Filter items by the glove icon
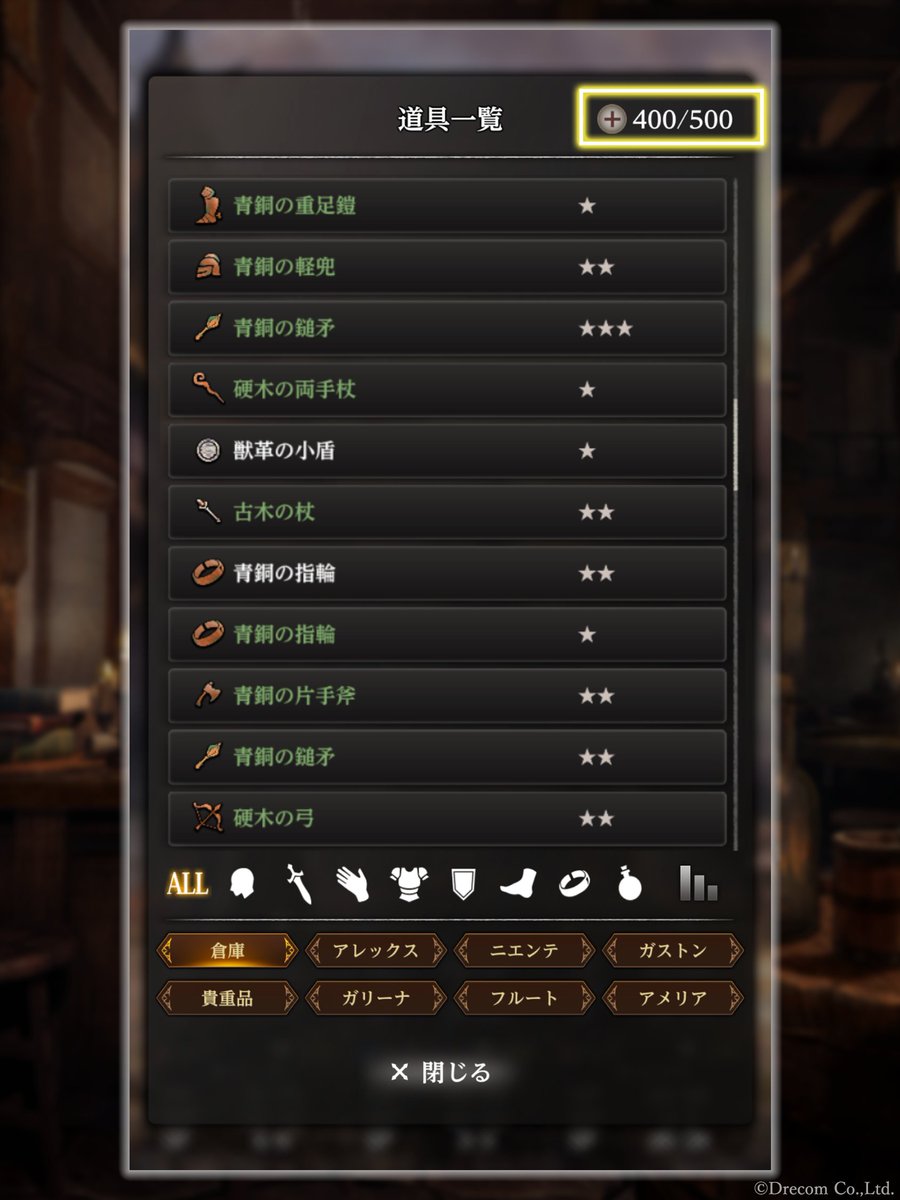Viewport: 900px width, 1200px height. (x=353, y=884)
